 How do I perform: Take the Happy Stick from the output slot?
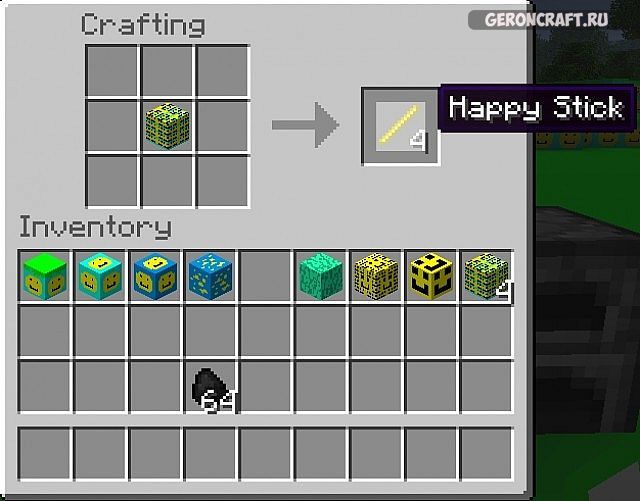[x=399, y=127]
